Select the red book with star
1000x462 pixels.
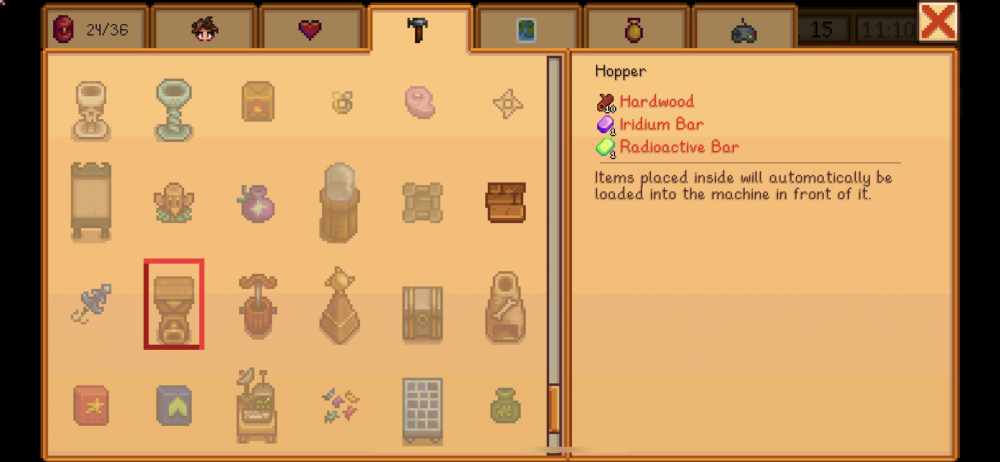point(91,405)
